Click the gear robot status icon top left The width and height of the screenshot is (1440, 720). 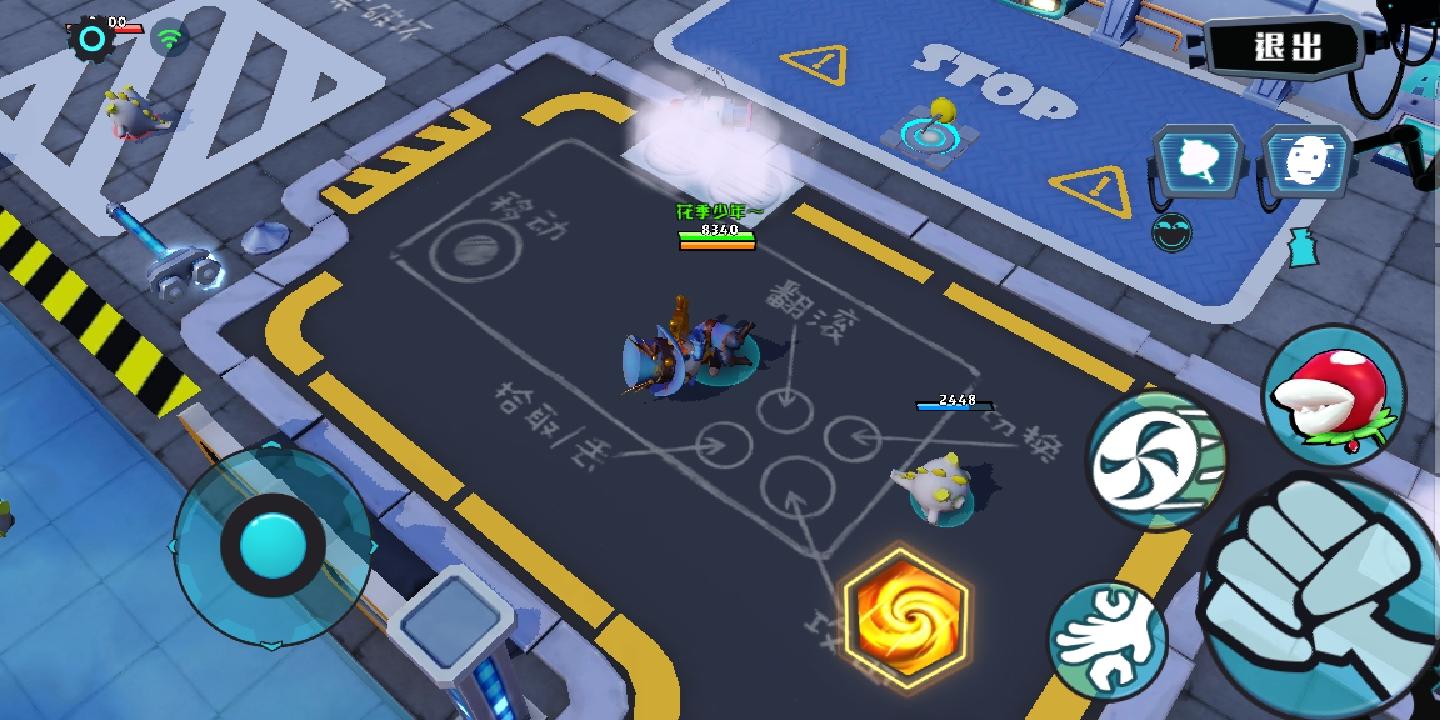click(90, 38)
